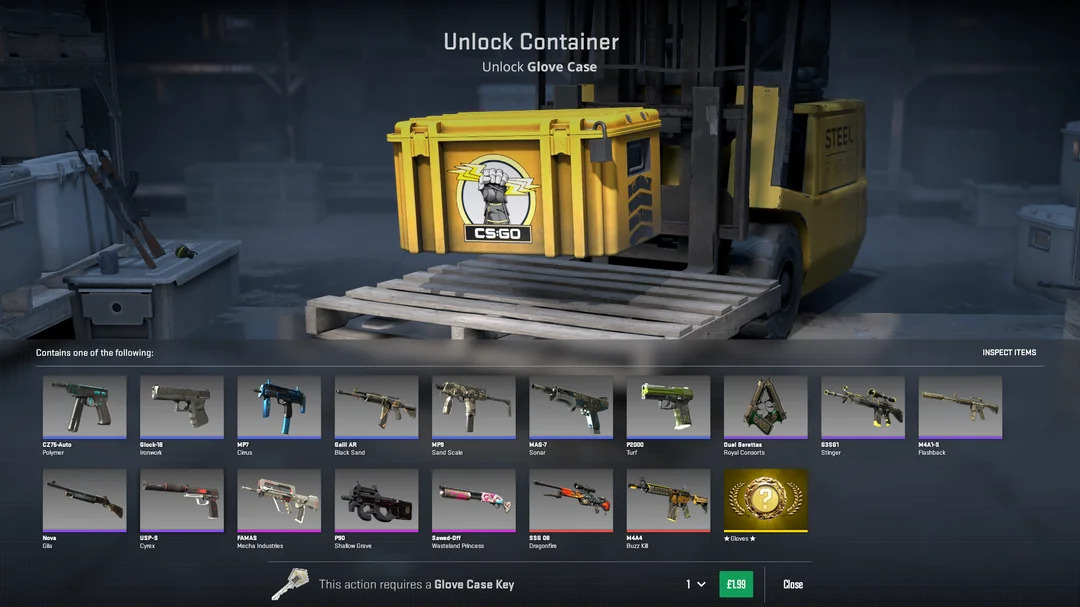Image resolution: width=1080 pixels, height=607 pixels.
Task: Choose the MAG-7 Sonar skin
Action: (x=571, y=406)
